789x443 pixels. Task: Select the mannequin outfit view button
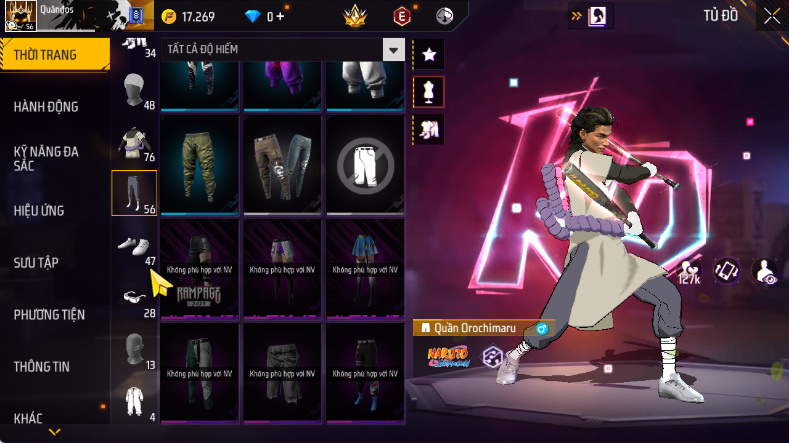tap(428, 92)
